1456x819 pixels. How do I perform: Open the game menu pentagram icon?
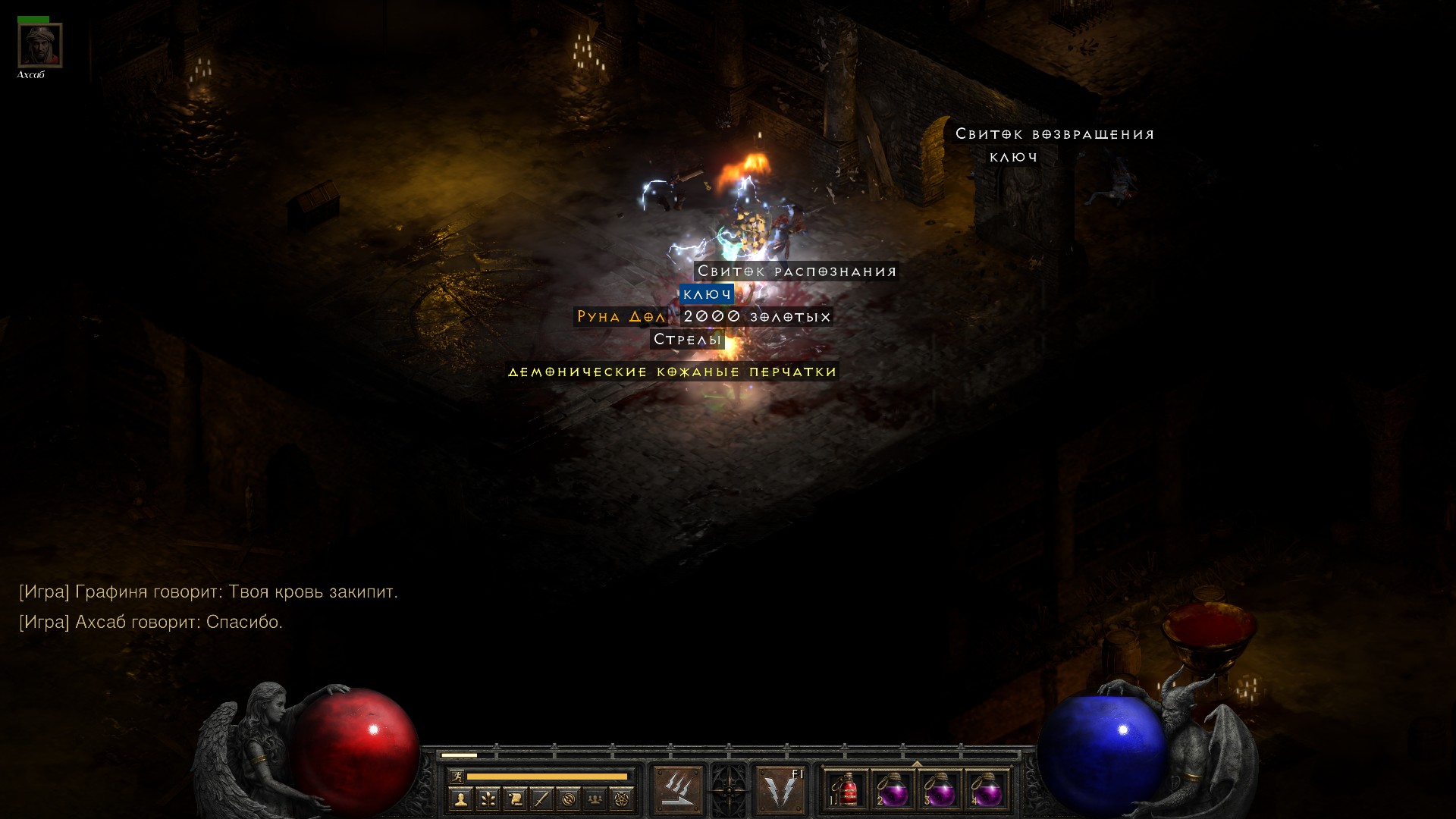click(622, 799)
